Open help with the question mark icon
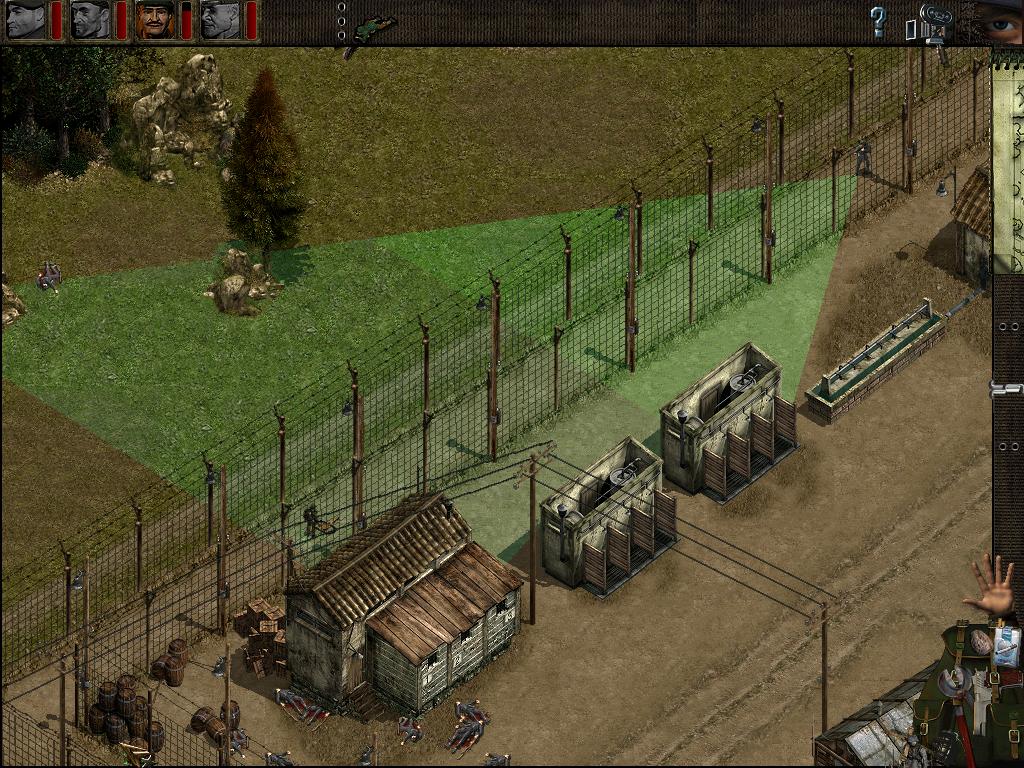This screenshot has height=768, width=1024. click(x=878, y=21)
